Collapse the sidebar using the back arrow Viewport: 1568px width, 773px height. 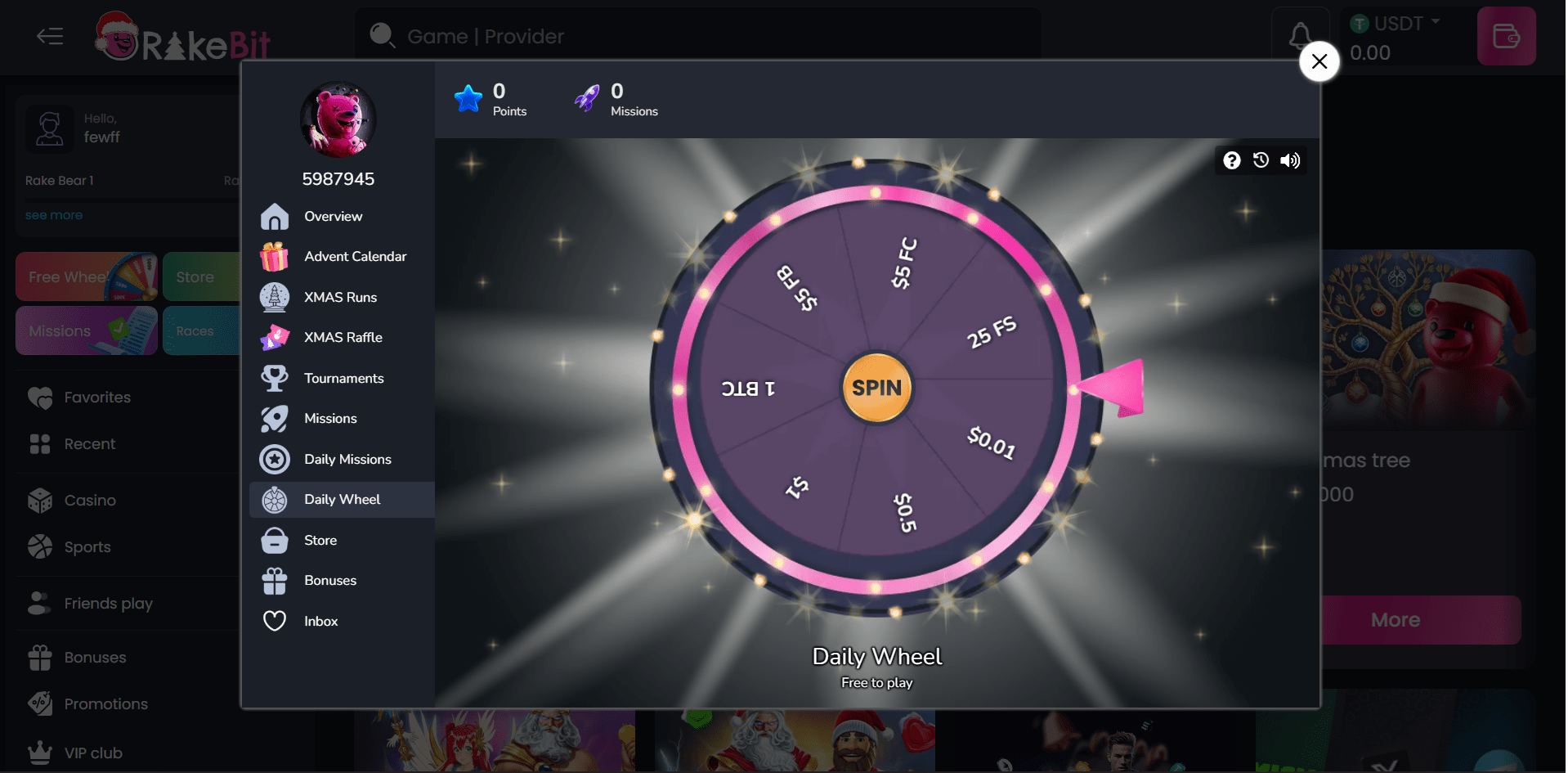coord(49,36)
